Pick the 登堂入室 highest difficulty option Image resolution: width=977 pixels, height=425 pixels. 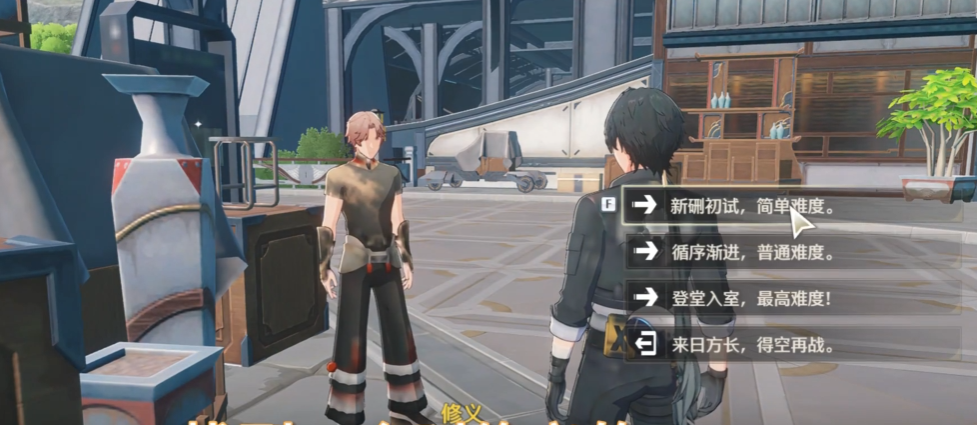tap(750, 297)
